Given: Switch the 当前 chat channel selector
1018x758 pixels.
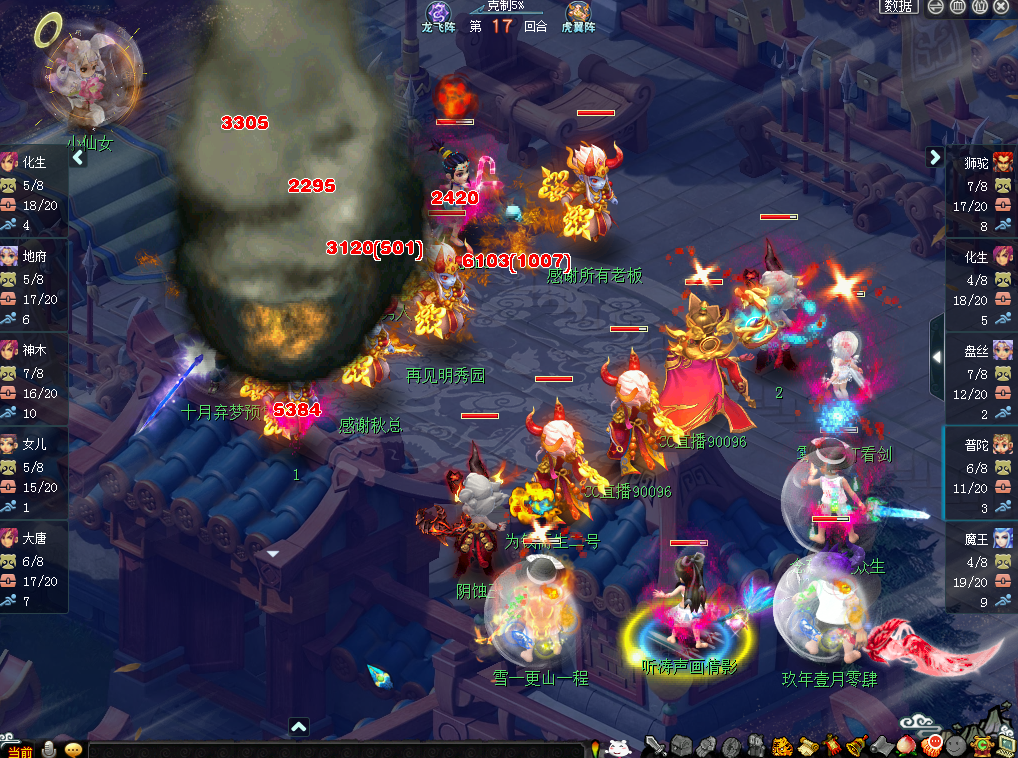Looking at the screenshot, I should coord(20,750).
